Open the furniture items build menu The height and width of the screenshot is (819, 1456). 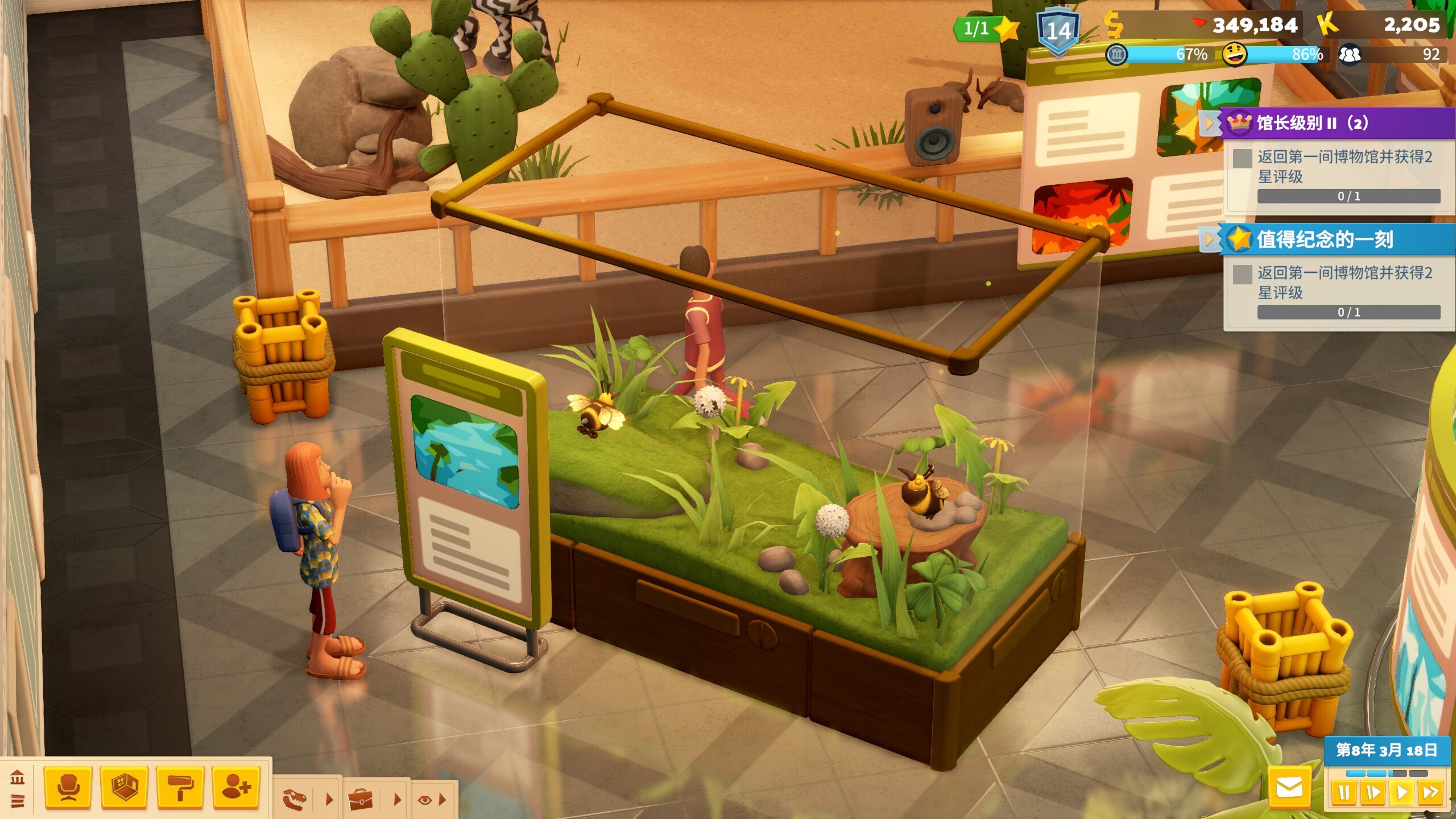[x=68, y=787]
